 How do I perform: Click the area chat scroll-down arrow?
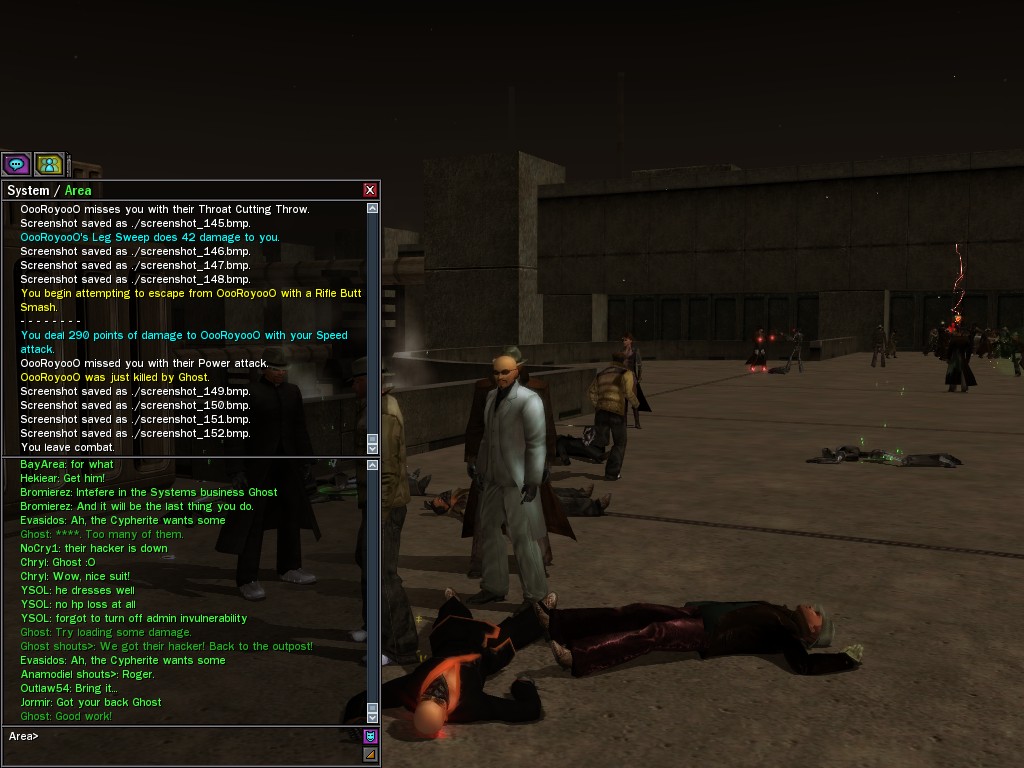[373, 717]
